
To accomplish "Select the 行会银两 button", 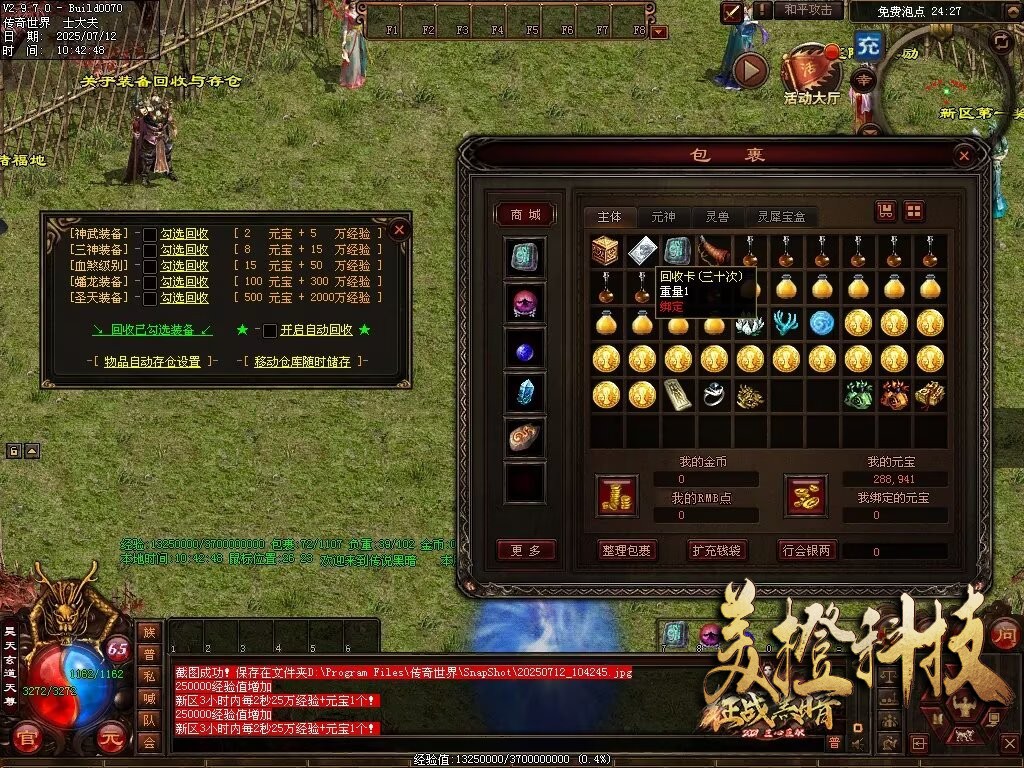I will (x=807, y=550).
